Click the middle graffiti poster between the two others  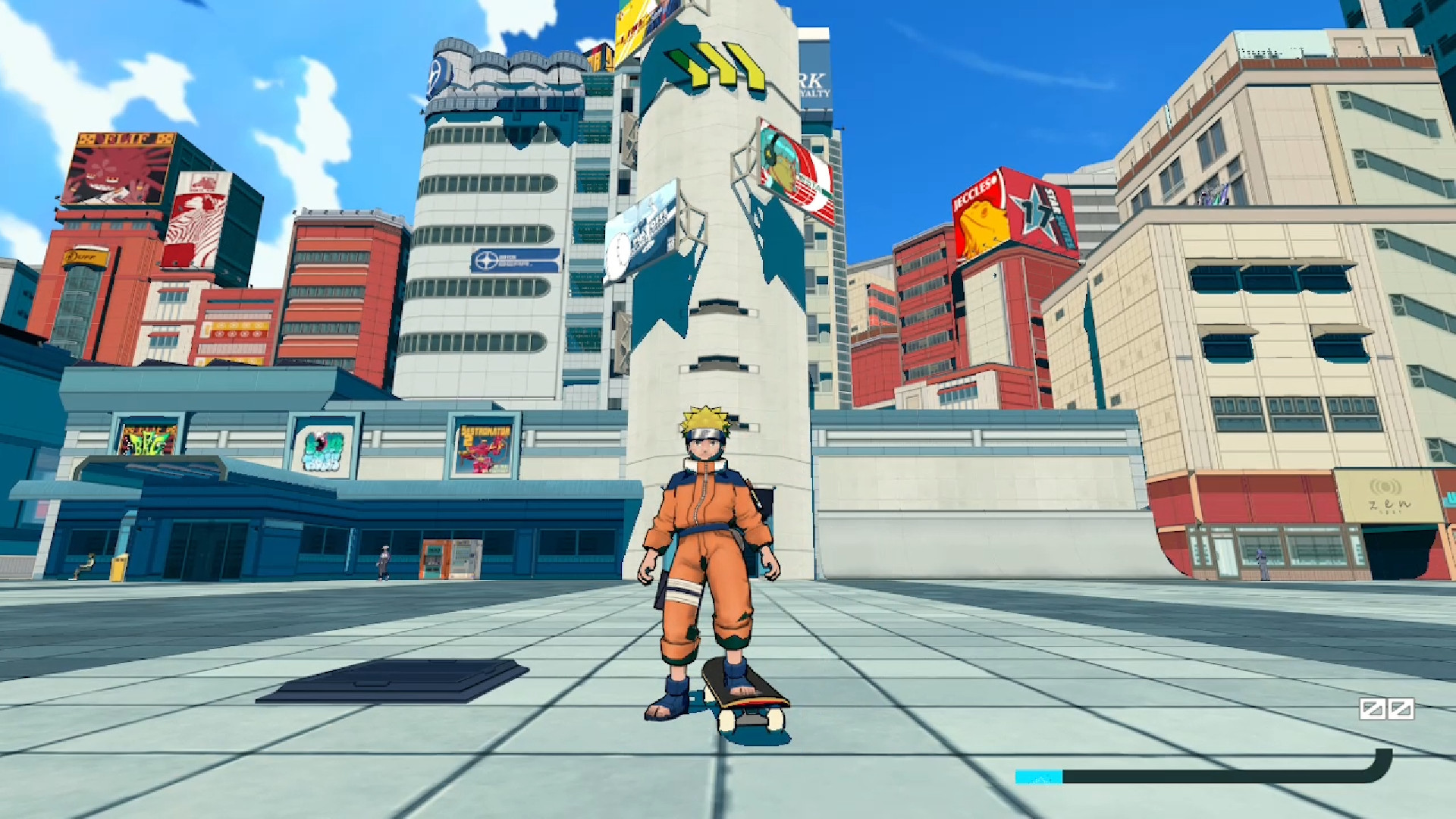pyautogui.click(x=322, y=451)
